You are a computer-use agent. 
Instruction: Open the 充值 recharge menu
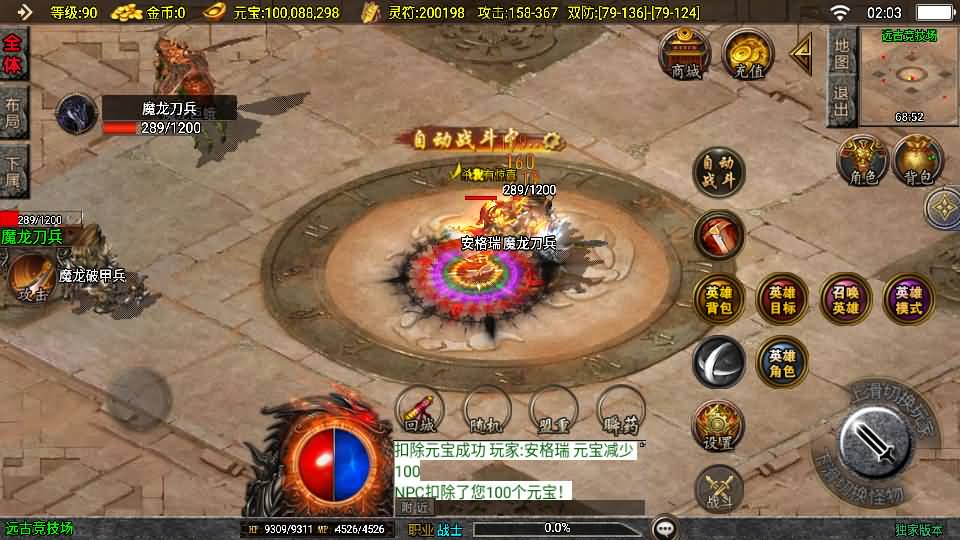(748, 54)
